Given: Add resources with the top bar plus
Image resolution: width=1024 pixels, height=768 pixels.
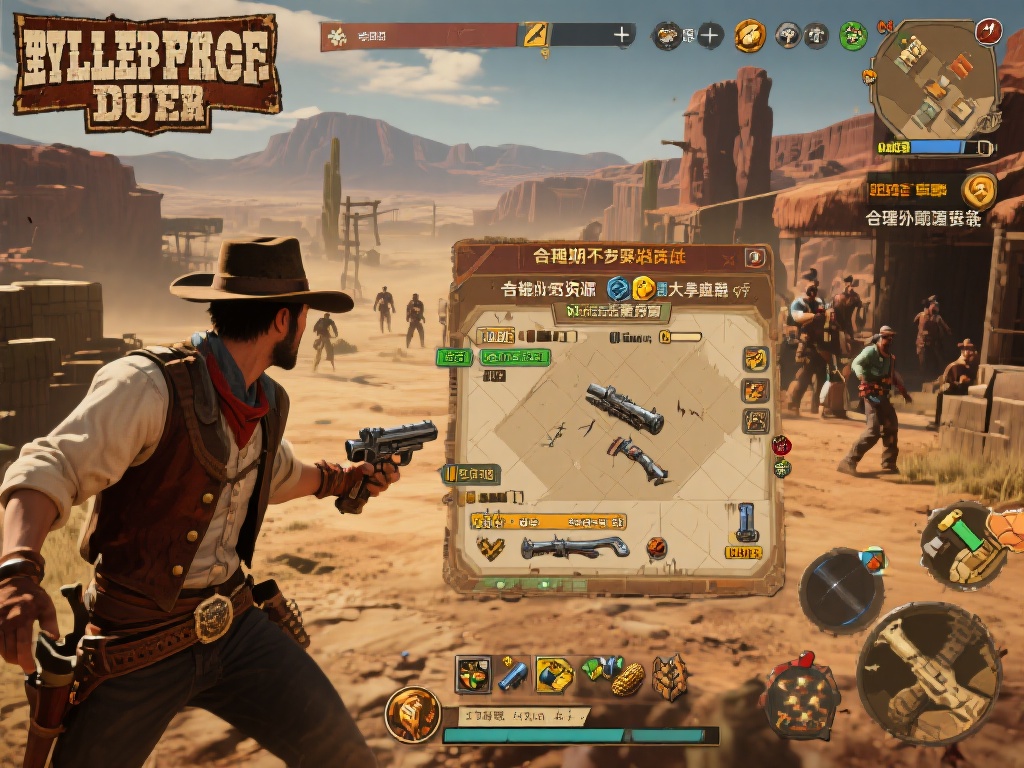Looking at the screenshot, I should tap(622, 36).
